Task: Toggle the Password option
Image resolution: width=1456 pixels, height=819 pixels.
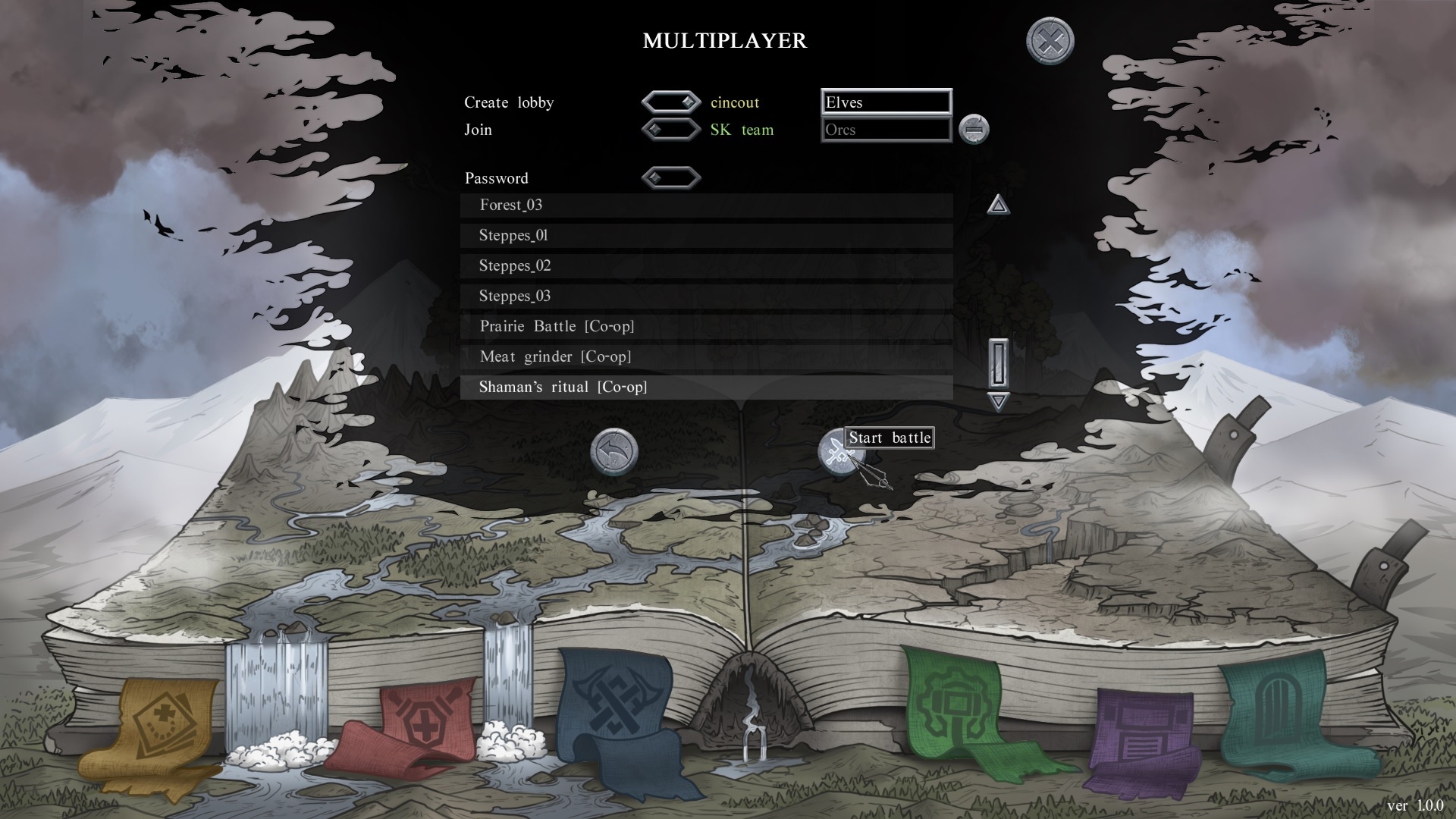Action: coord(670,178)
